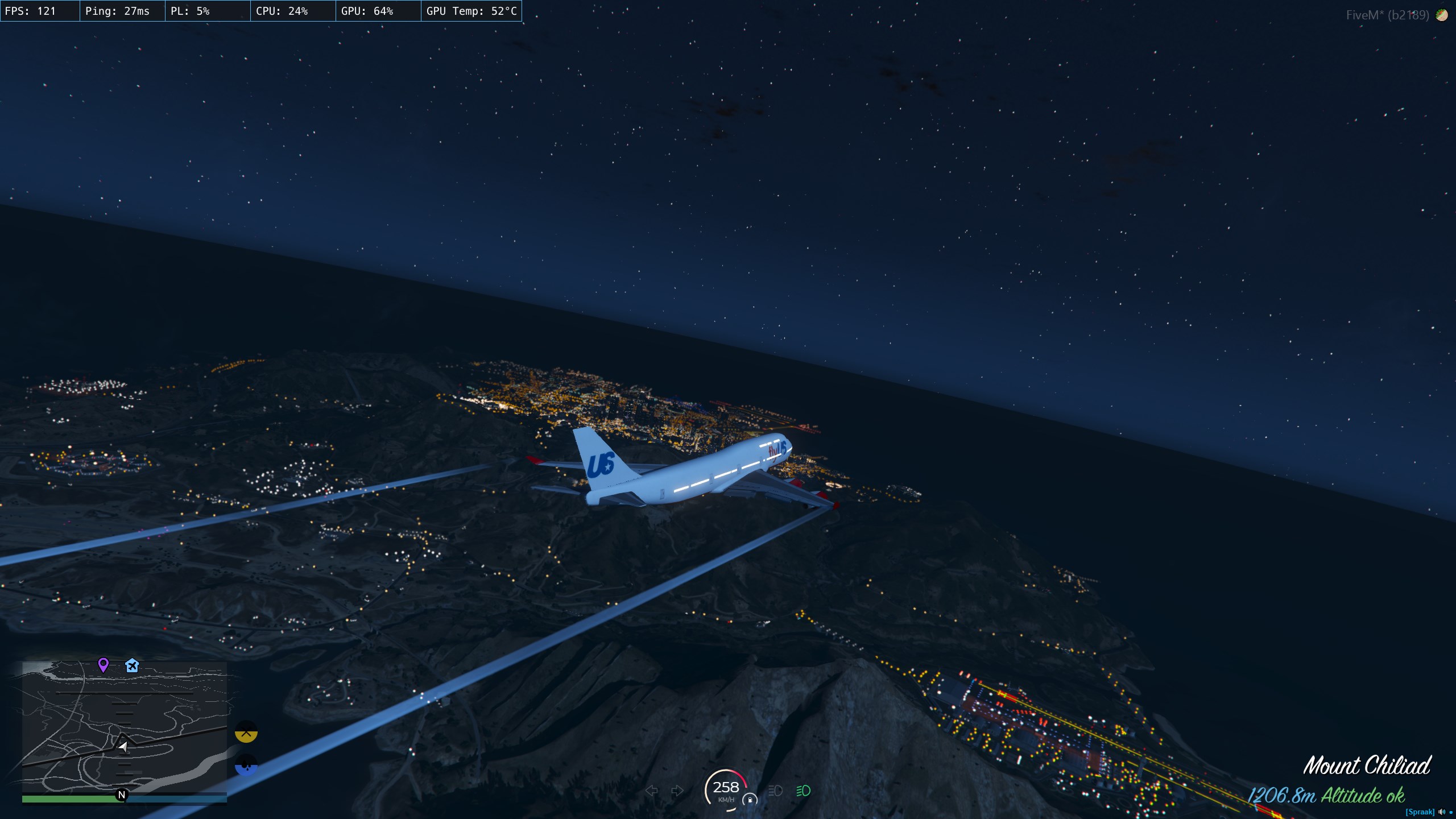Click the right turn signal arrow

tap(677, 791)
